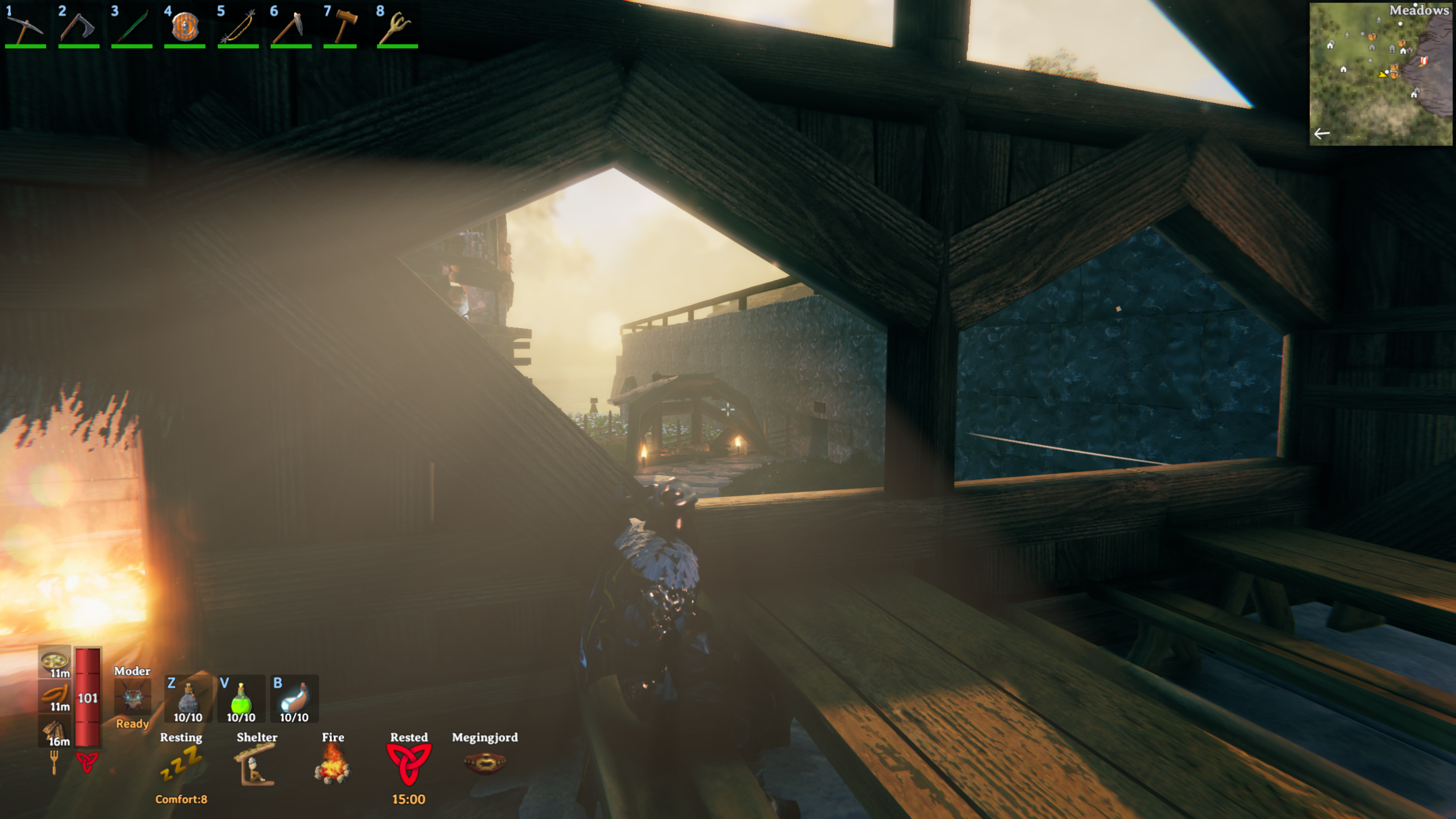
Task: Open the Meadows minimap
Action: [x=1380, y=74]
